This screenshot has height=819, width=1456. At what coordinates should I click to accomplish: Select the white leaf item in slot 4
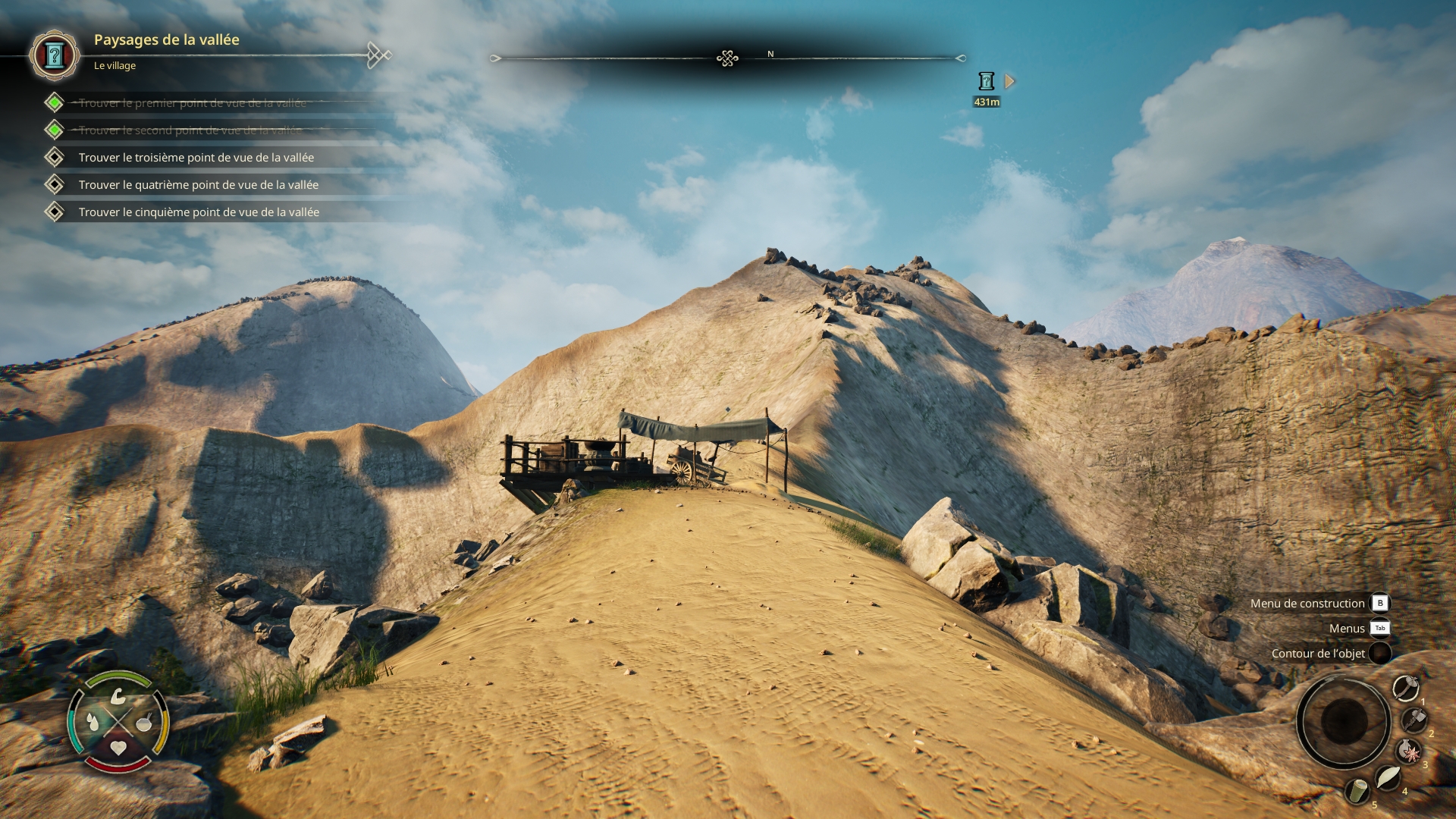pos(1388,778)
